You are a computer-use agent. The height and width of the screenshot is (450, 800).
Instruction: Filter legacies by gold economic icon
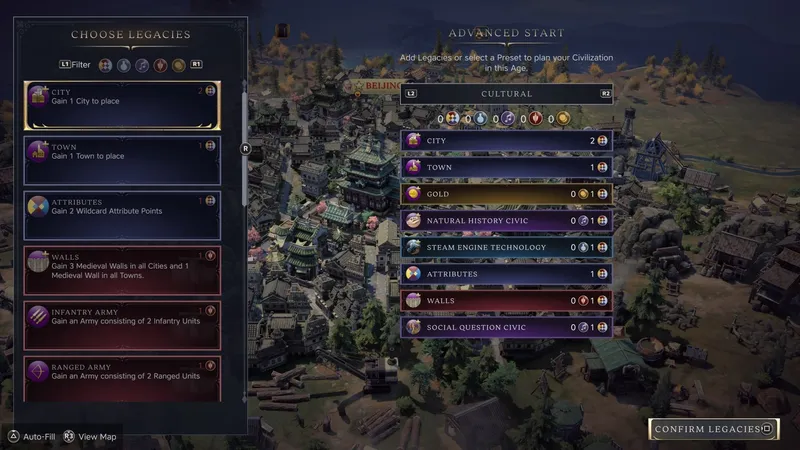178,64
